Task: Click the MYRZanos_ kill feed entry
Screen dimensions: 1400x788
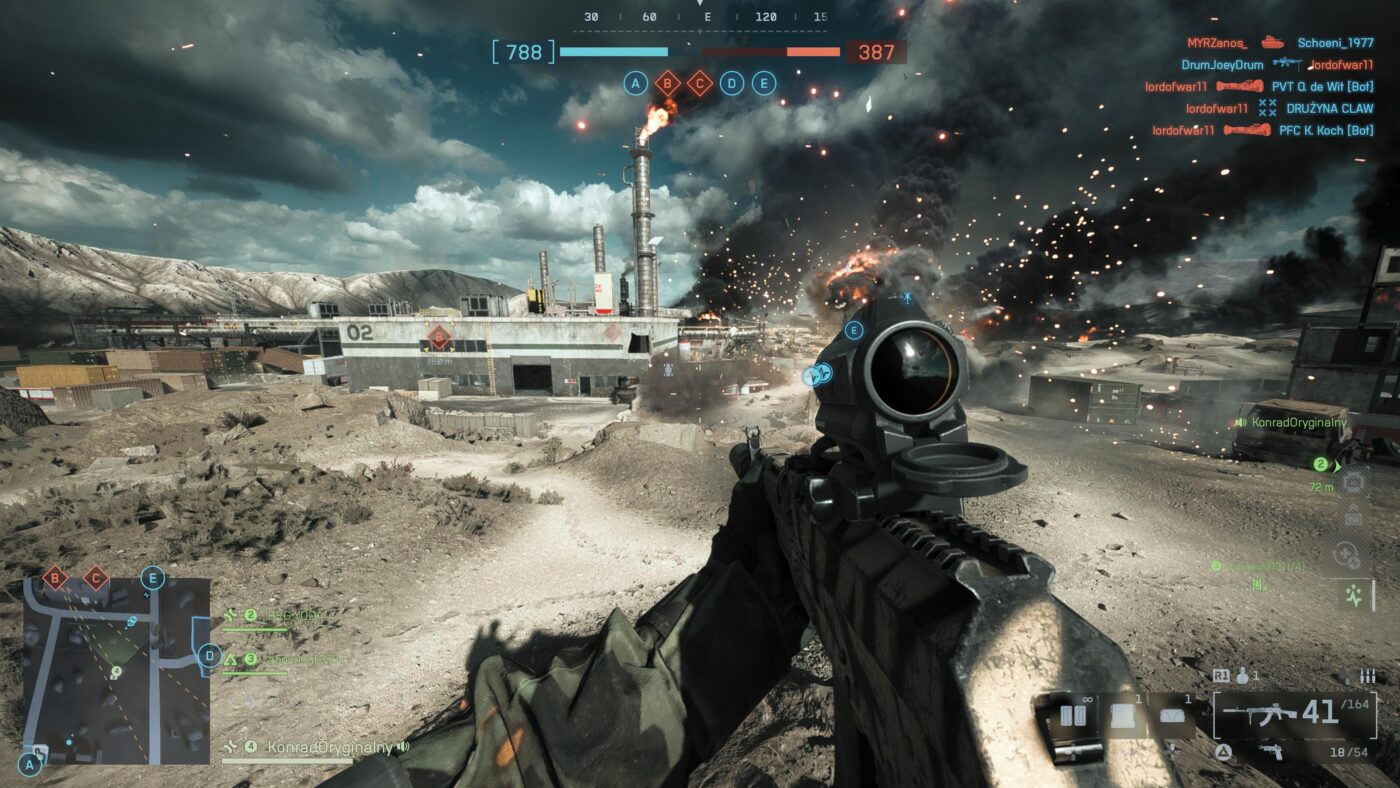Action: pyautogui.click(x=1217, y=43)
